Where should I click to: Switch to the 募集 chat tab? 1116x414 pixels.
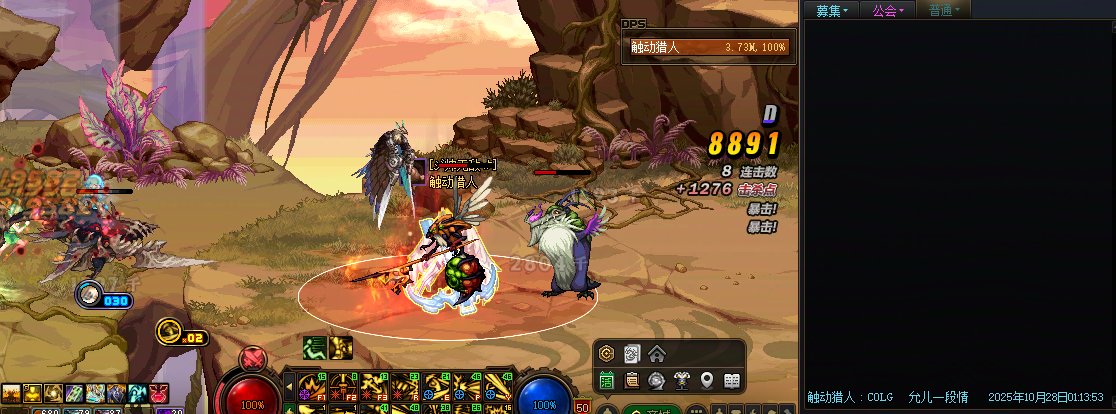point(831,10)
